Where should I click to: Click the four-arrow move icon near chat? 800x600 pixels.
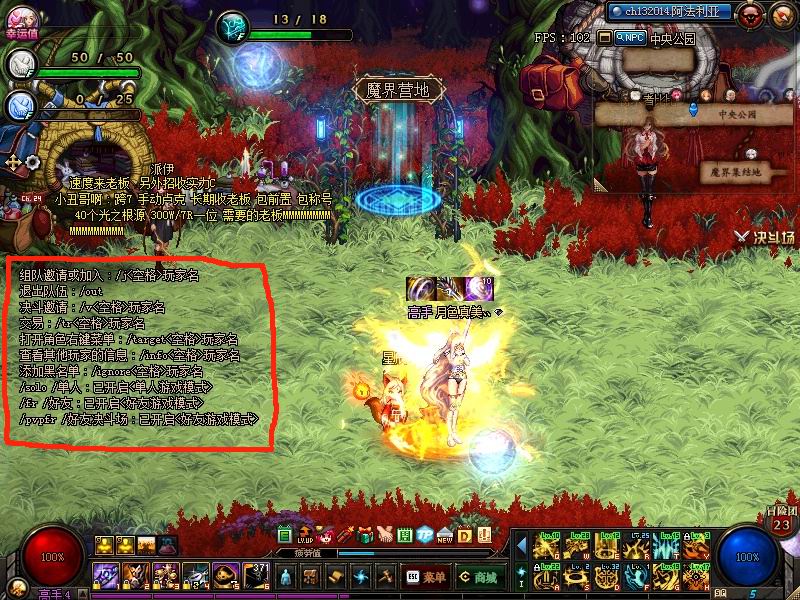pyautogui.click(x=14, y=160)
